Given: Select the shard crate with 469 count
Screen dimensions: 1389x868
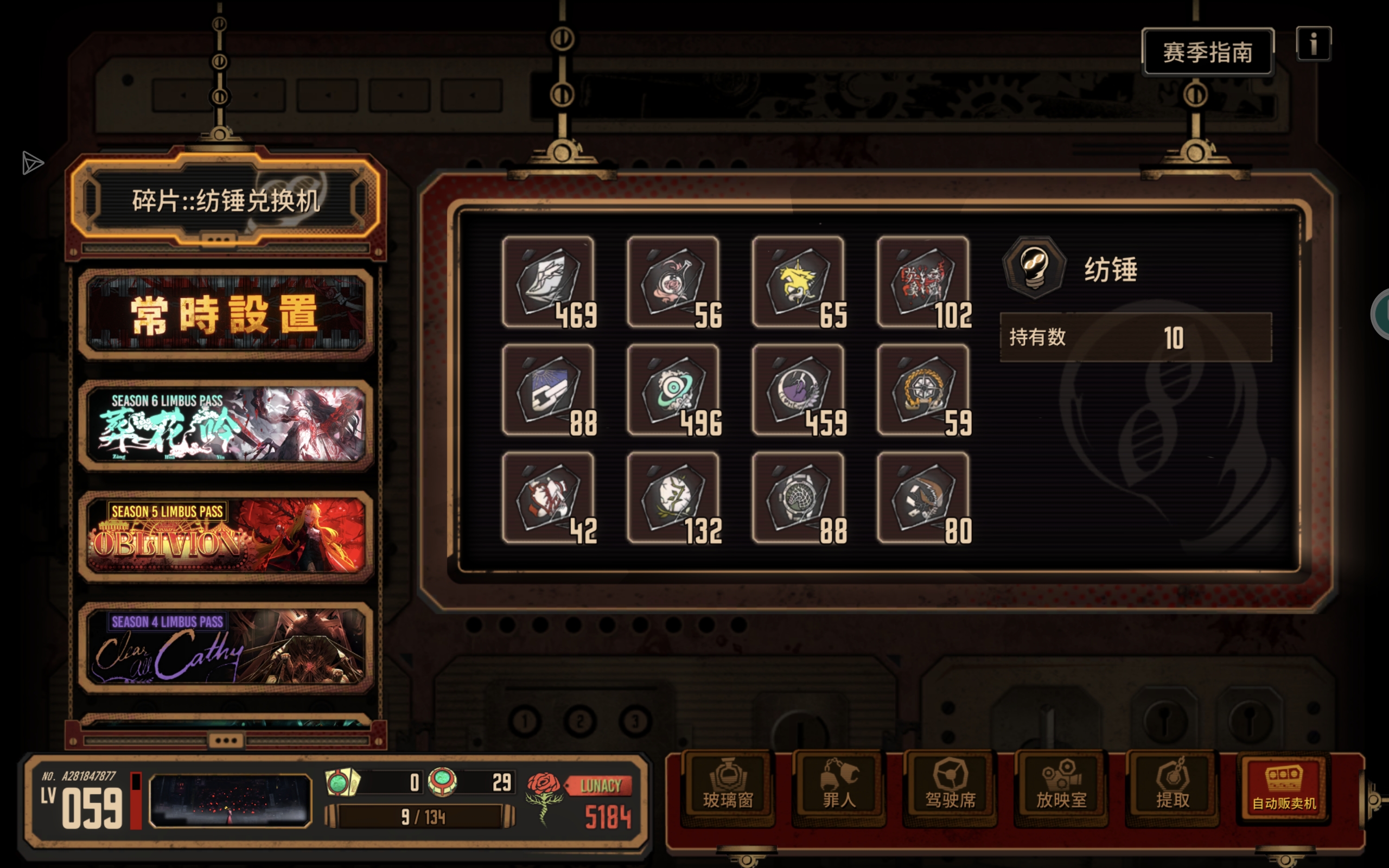Looking at the screenshot, I should [x=548, y=282].
